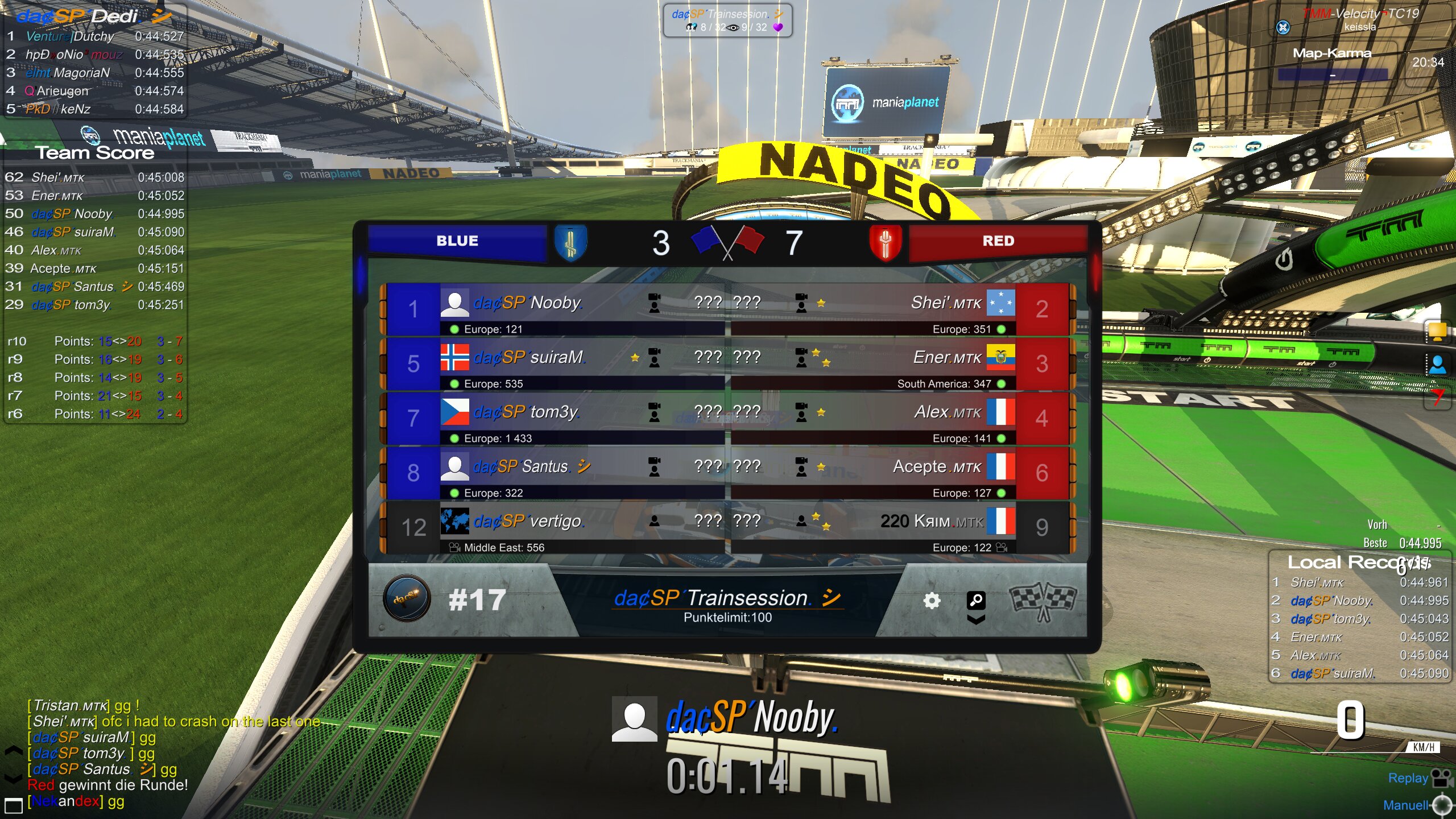Image resolution: width=1456 pixels, height=819 pixels.
Task: Click the Map-Karma voting bar
Action: click(1333, 75)
